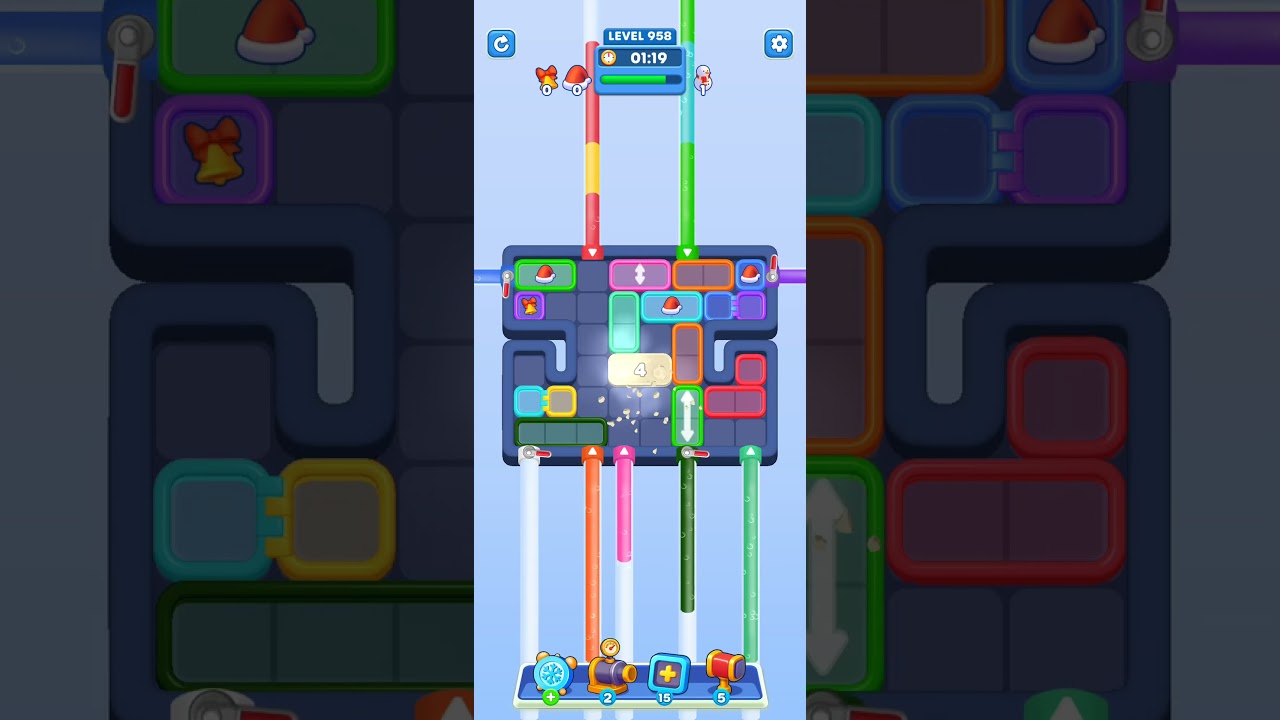Use the red hammer booster with 5 charges
Viewport: 1280px width, 720px height.
coord(727,670)
